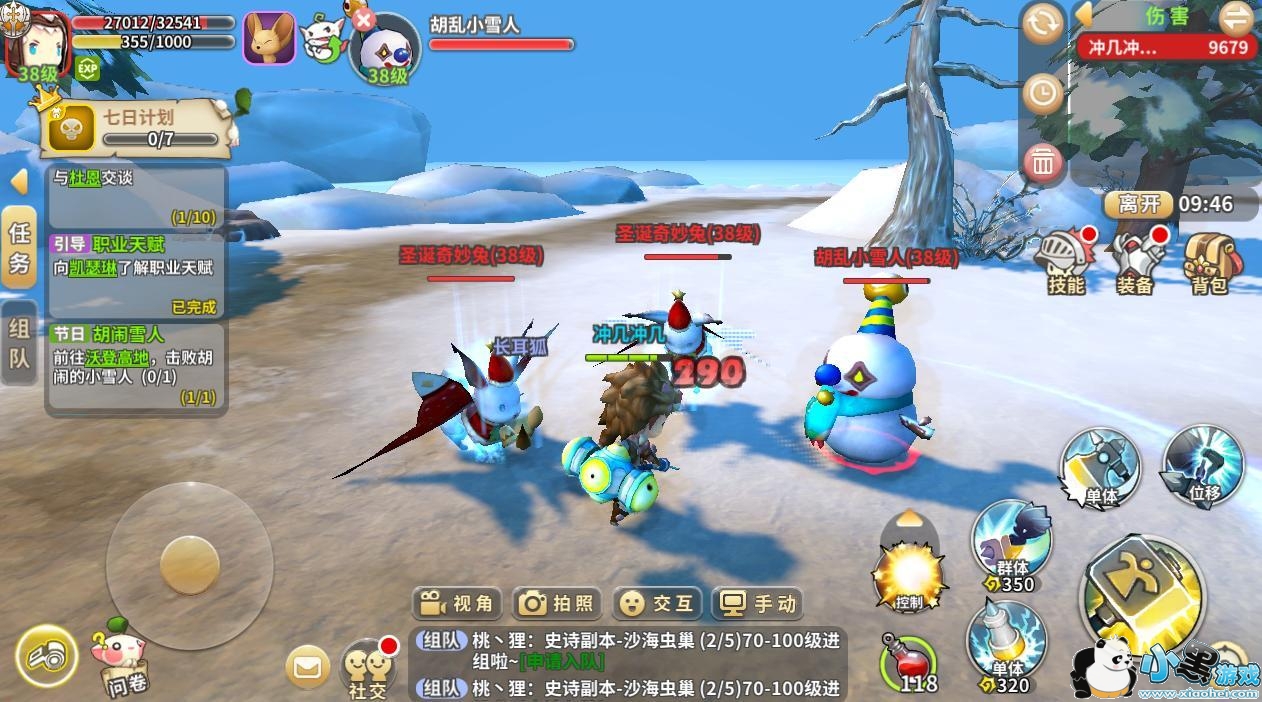Screen dimensions: 1262x702
Task: Click the 交互 interaction button
Action: click(657, 603)
